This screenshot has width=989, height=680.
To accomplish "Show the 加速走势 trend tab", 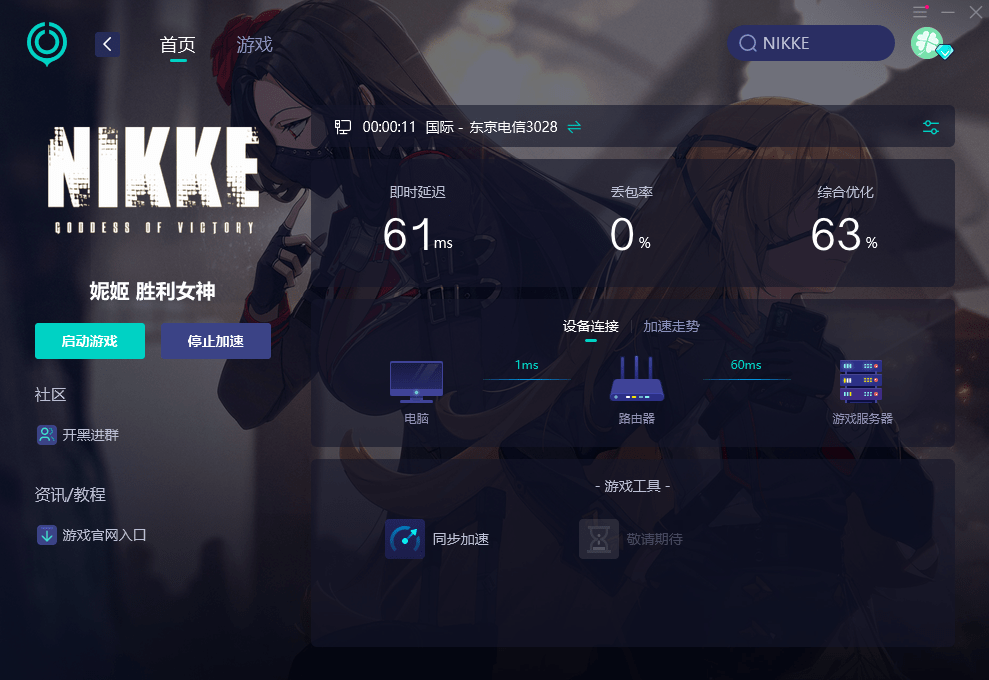I will [x=671, y=326].
